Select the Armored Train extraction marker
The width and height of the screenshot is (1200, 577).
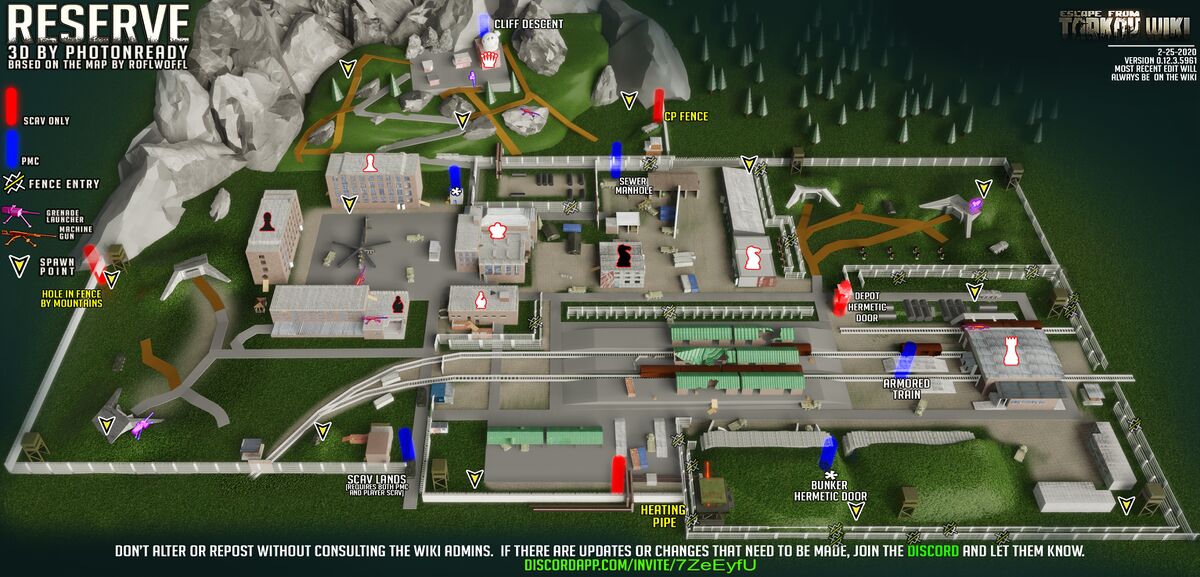(908, 358)
